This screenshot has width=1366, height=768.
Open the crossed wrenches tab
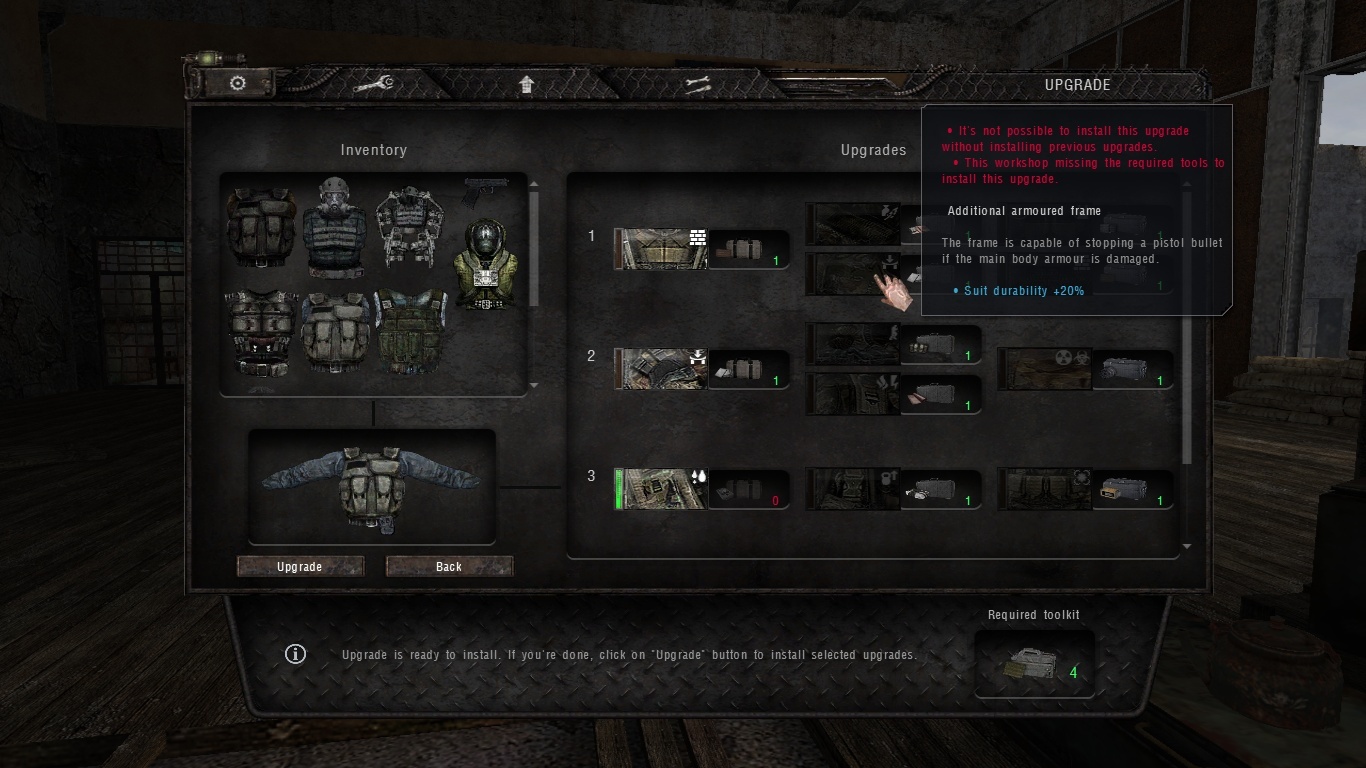click(697, 85)
